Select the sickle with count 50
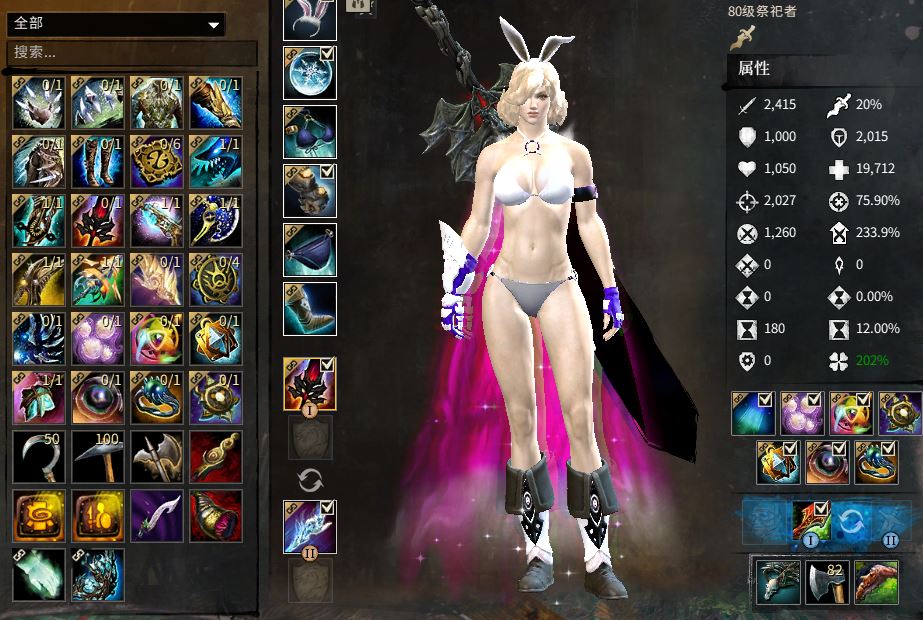 (x=38, y=457)
